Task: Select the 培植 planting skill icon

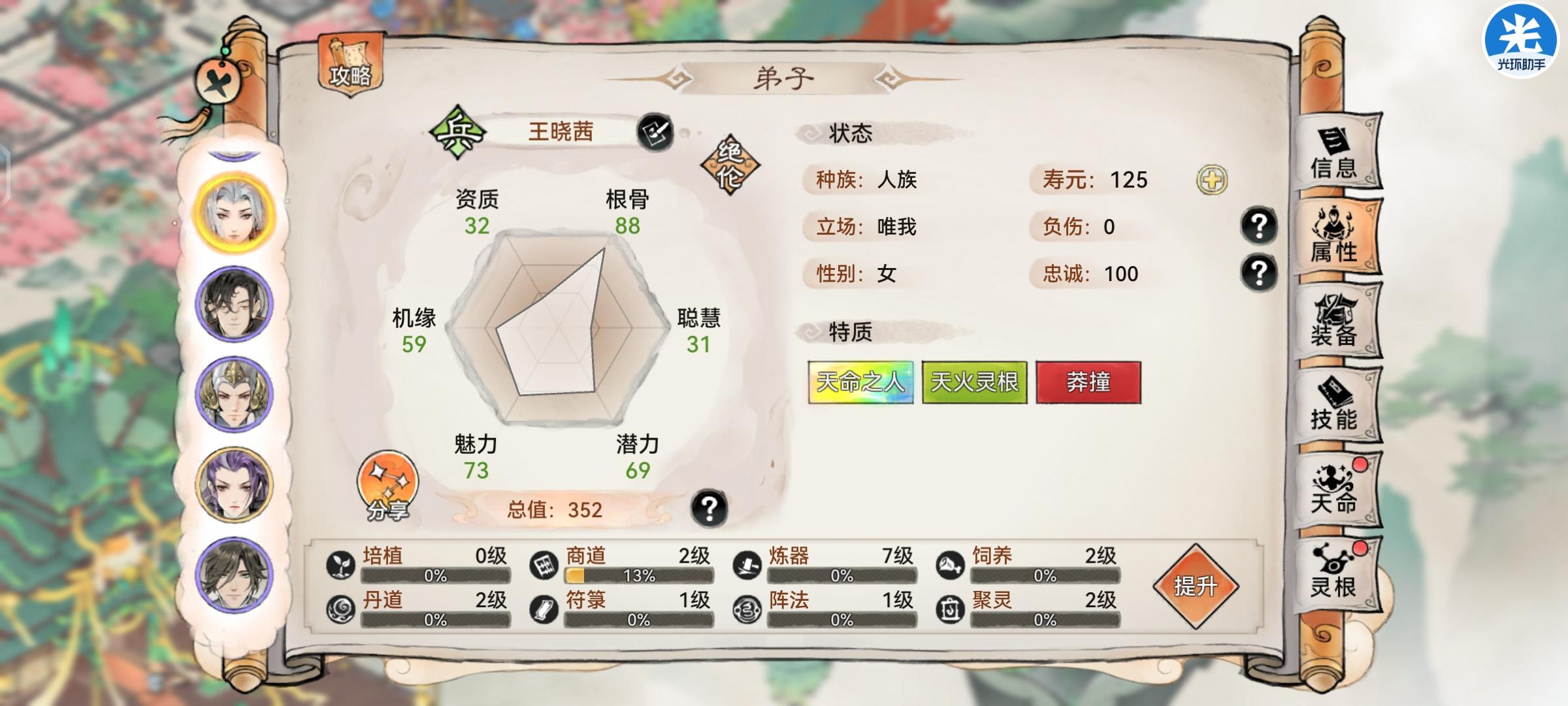Action: [x=342, y=563]
